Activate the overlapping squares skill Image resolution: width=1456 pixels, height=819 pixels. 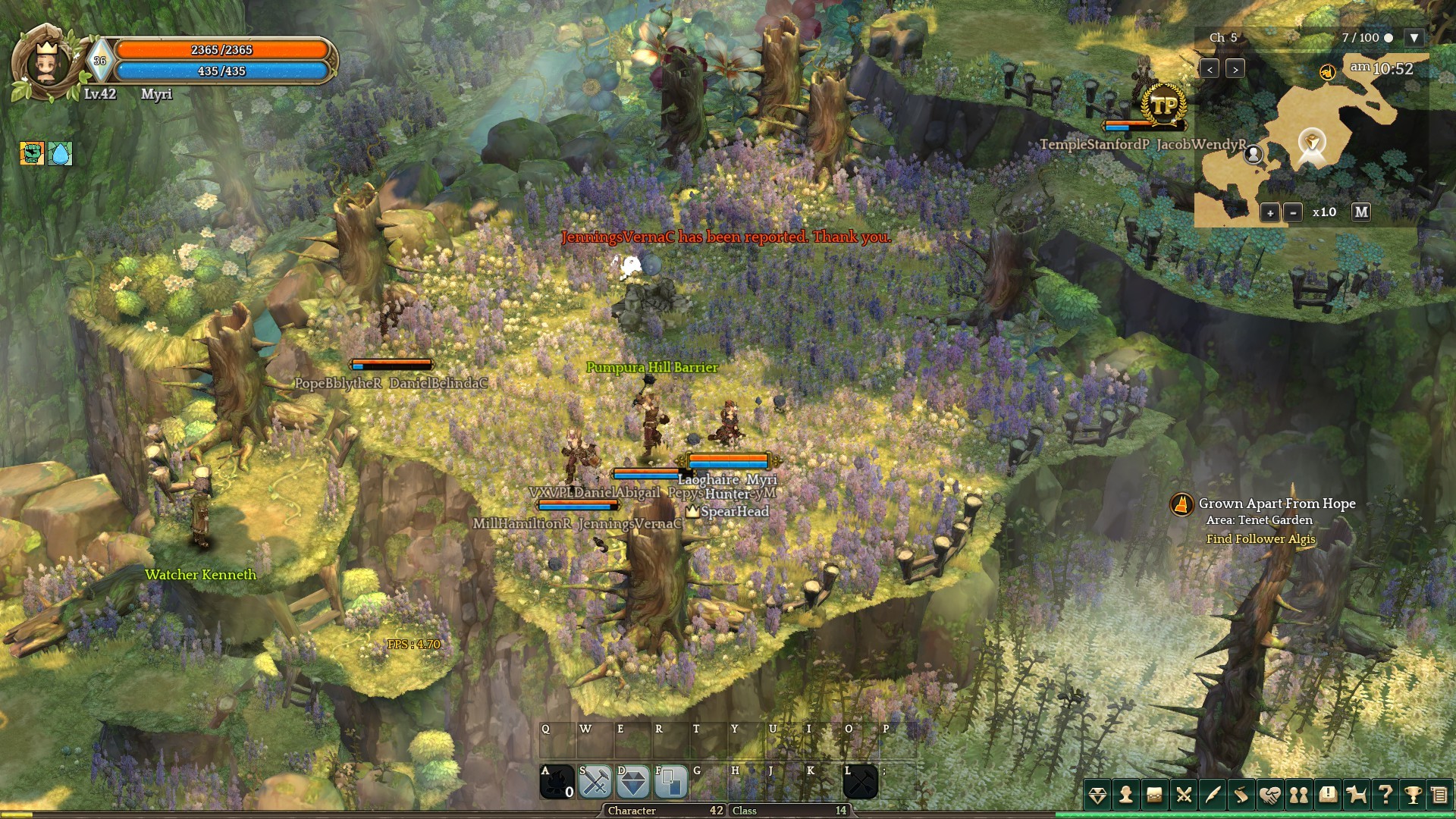coord(670,782)
